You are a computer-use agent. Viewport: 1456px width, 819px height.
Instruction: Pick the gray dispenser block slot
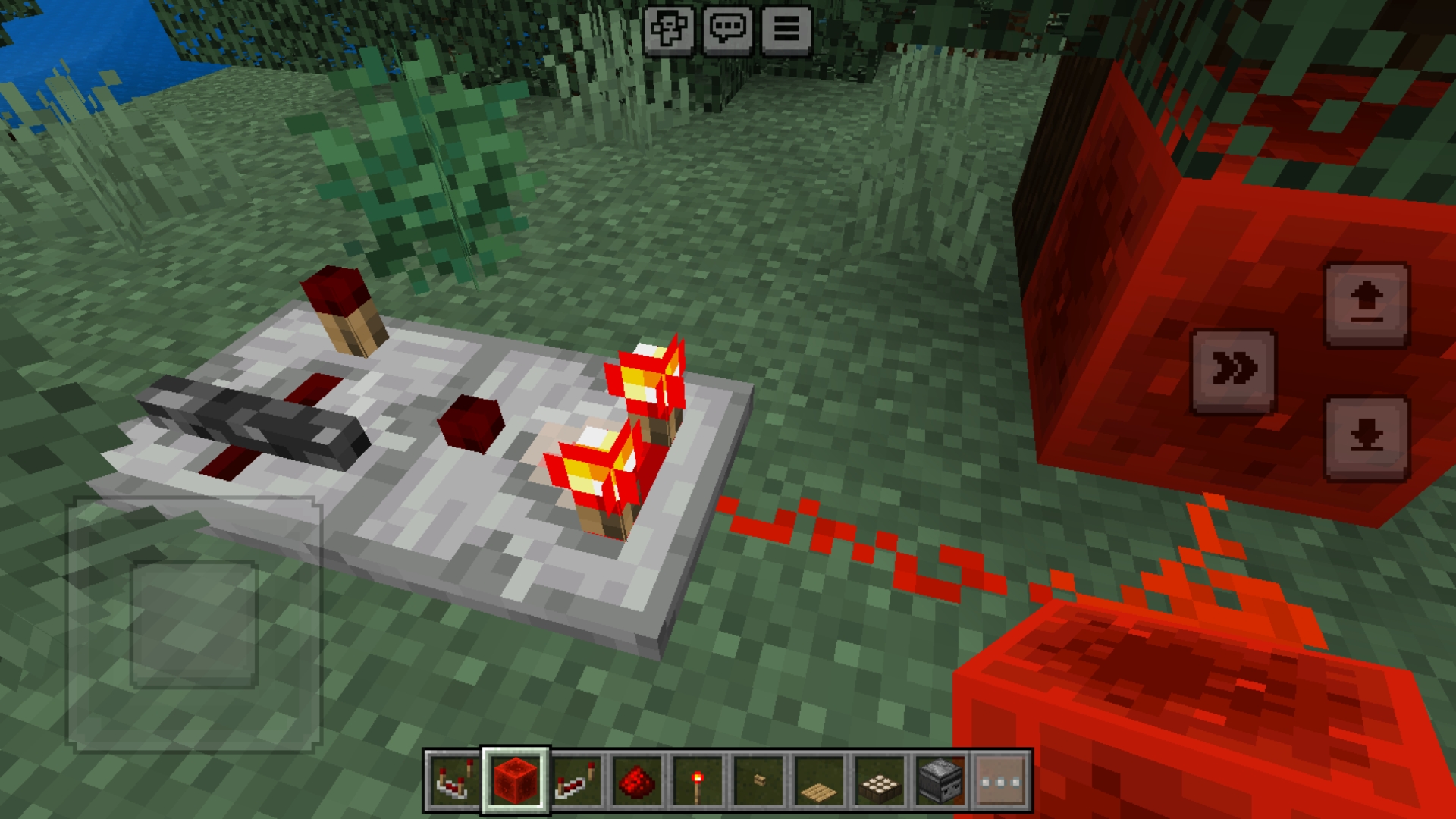pos(940,781)
